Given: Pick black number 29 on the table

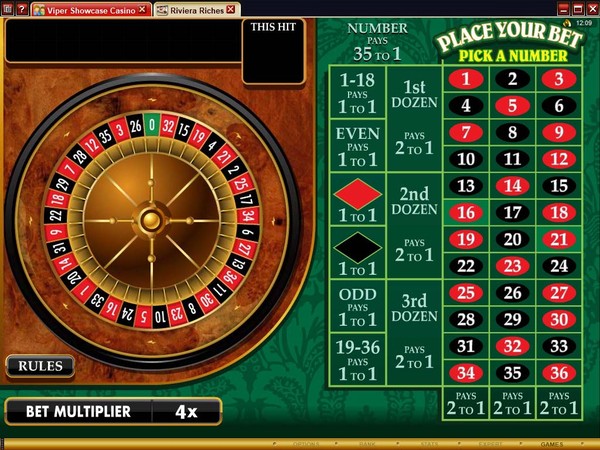Looking at the screenshot, I should click(x=513, y=319).
